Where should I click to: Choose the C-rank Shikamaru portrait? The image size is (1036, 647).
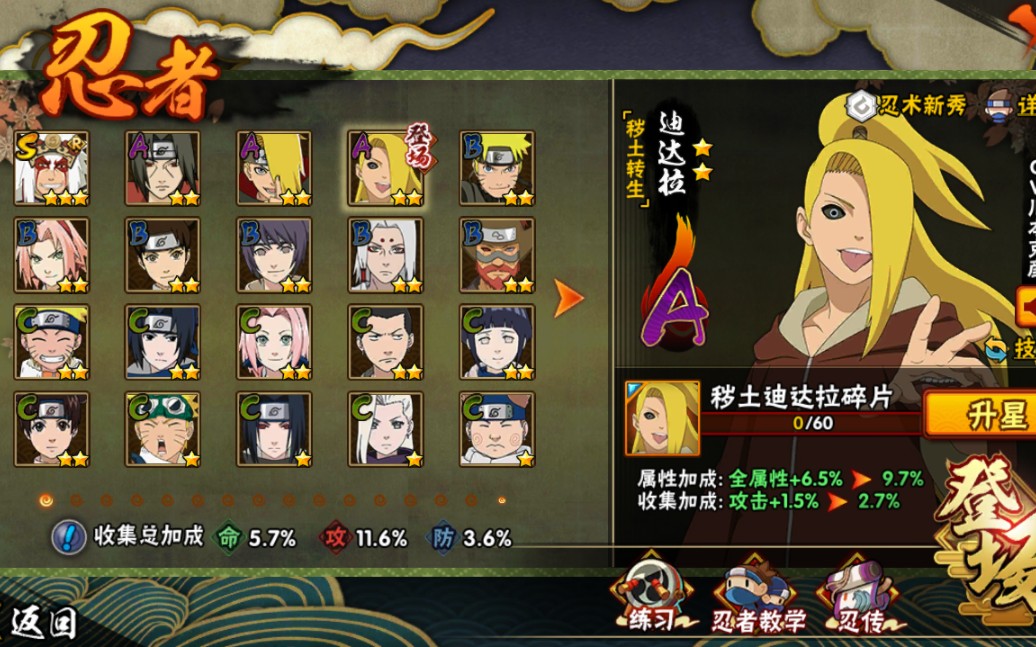[x=385, y=342]
